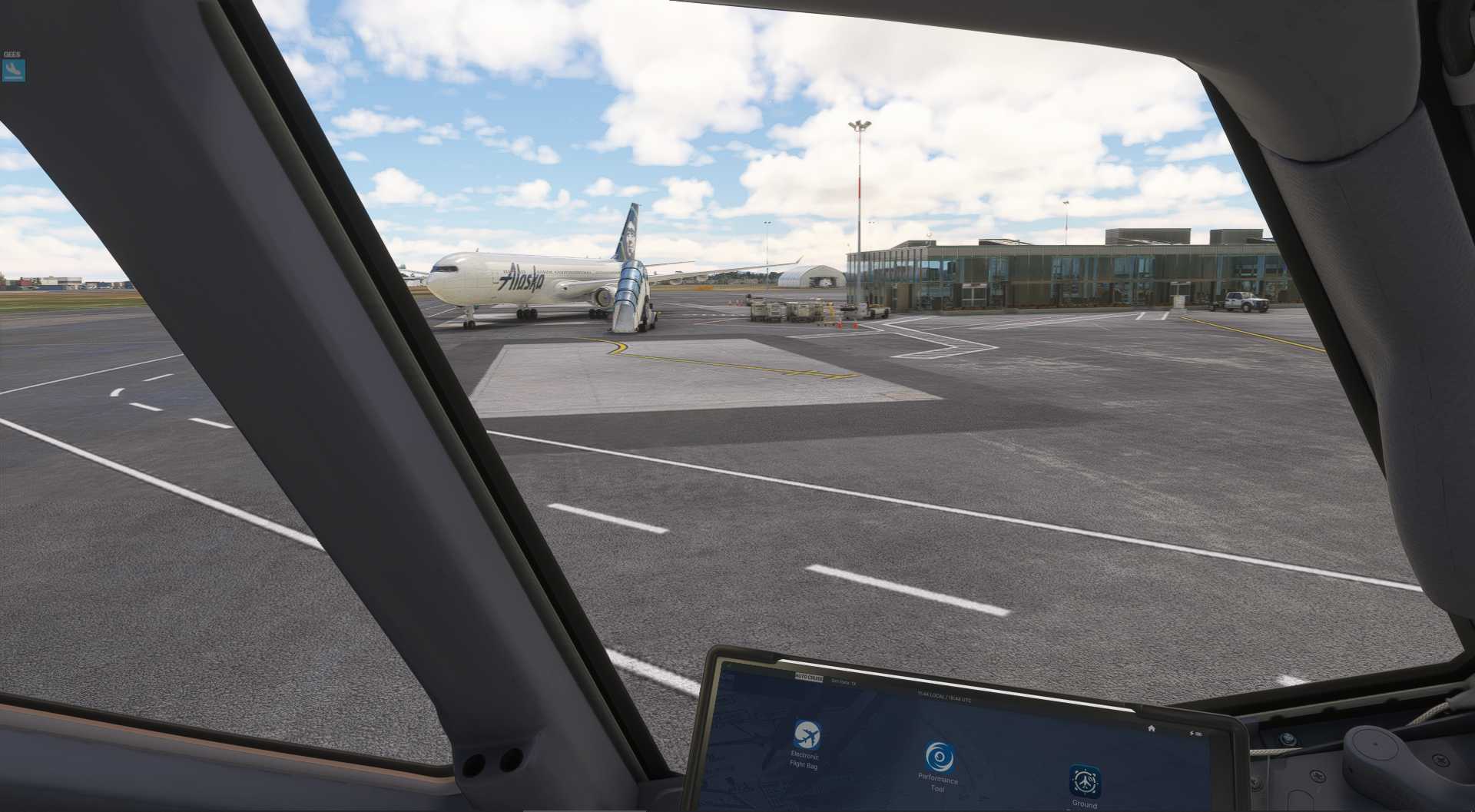Click the GEES landing overlay icon
The width and height of the screenshot is (1475, 812).
tap(14, 71)
